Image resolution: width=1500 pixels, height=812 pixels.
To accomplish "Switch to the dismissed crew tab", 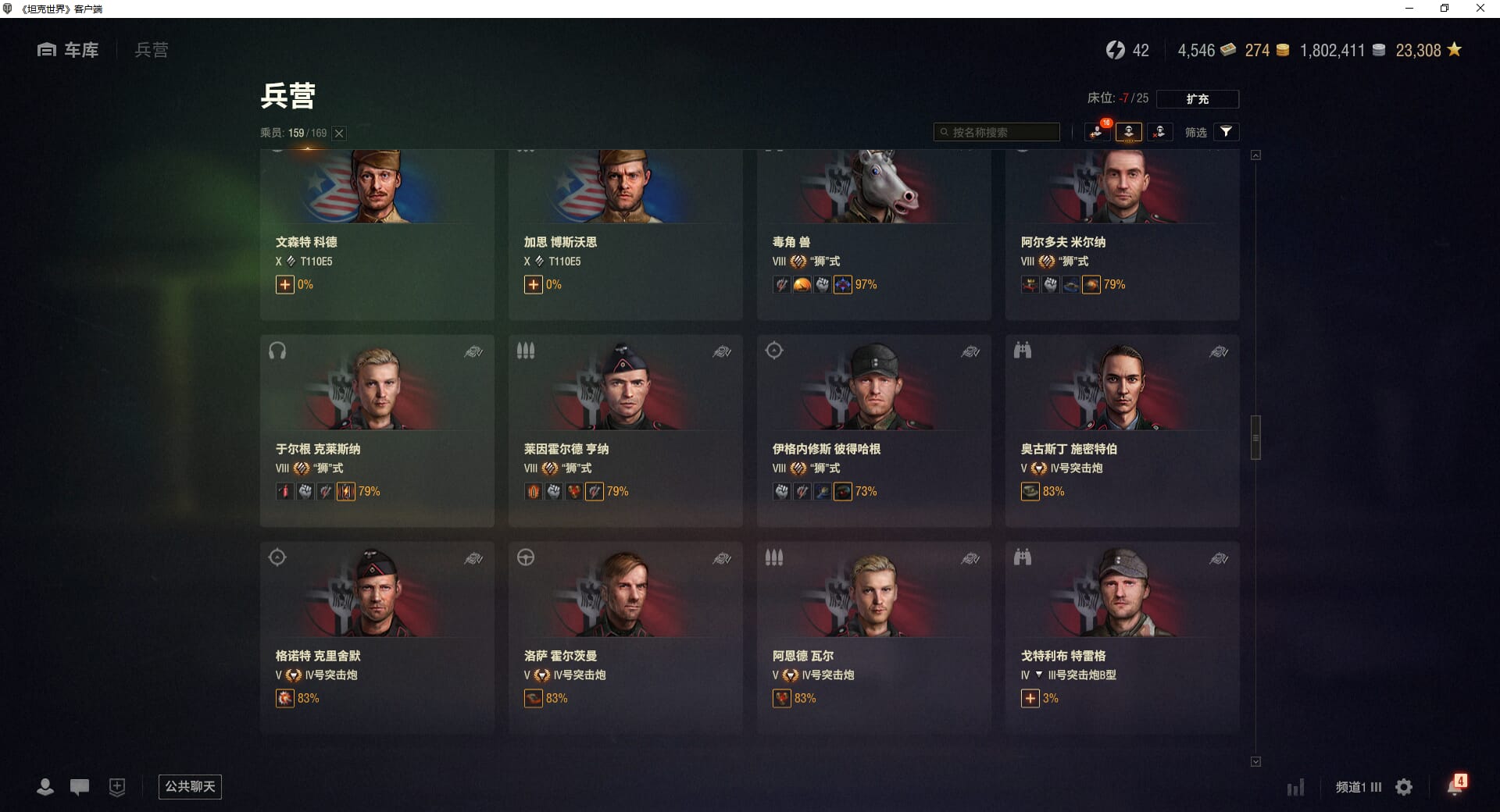I will pyautogui.click(x=1159, y=132).
